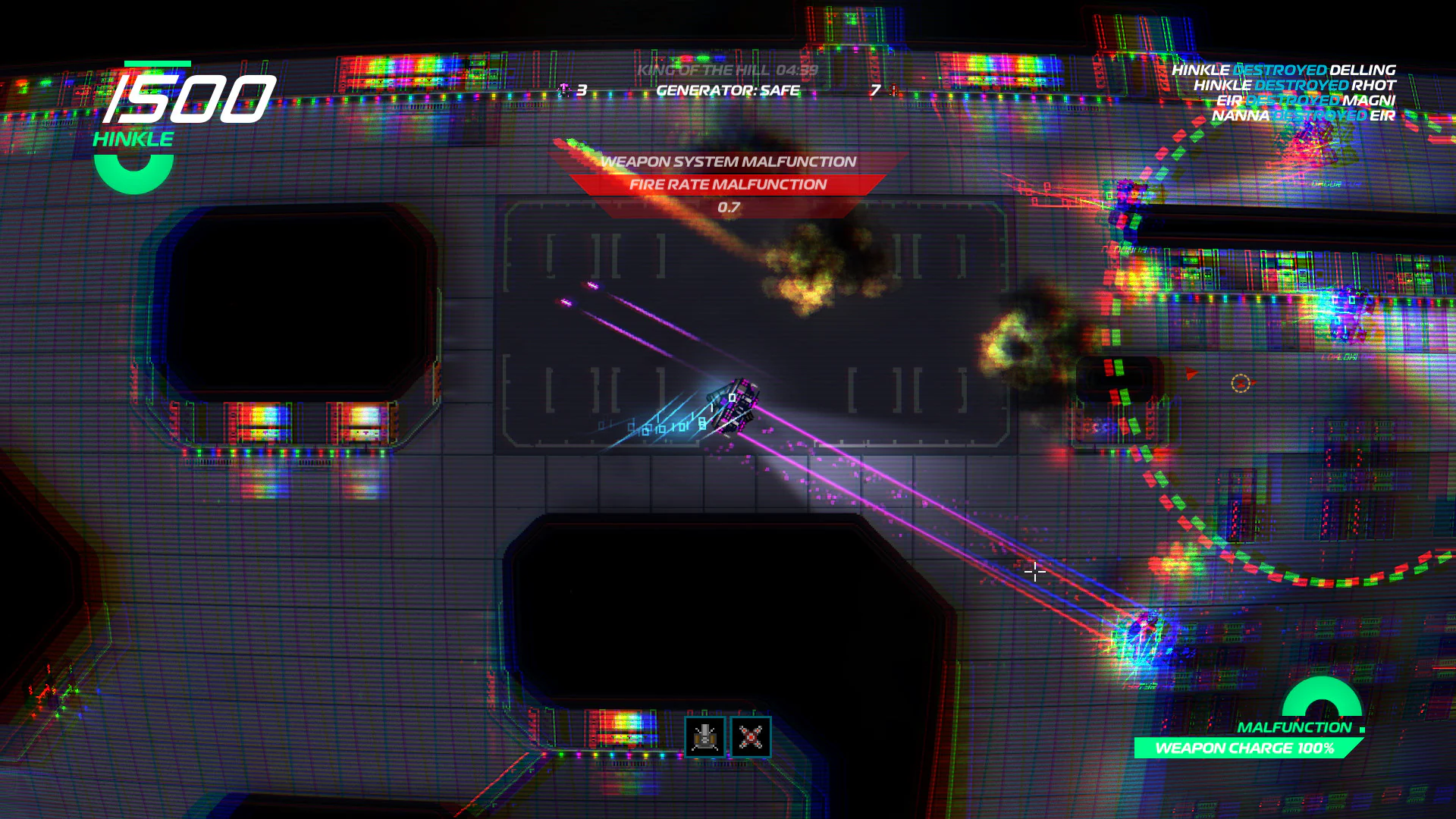Toggle the GENERATOR: SAFE status indicator
The width and height of the screenshot is (1456, 819).
click(727, 89)
